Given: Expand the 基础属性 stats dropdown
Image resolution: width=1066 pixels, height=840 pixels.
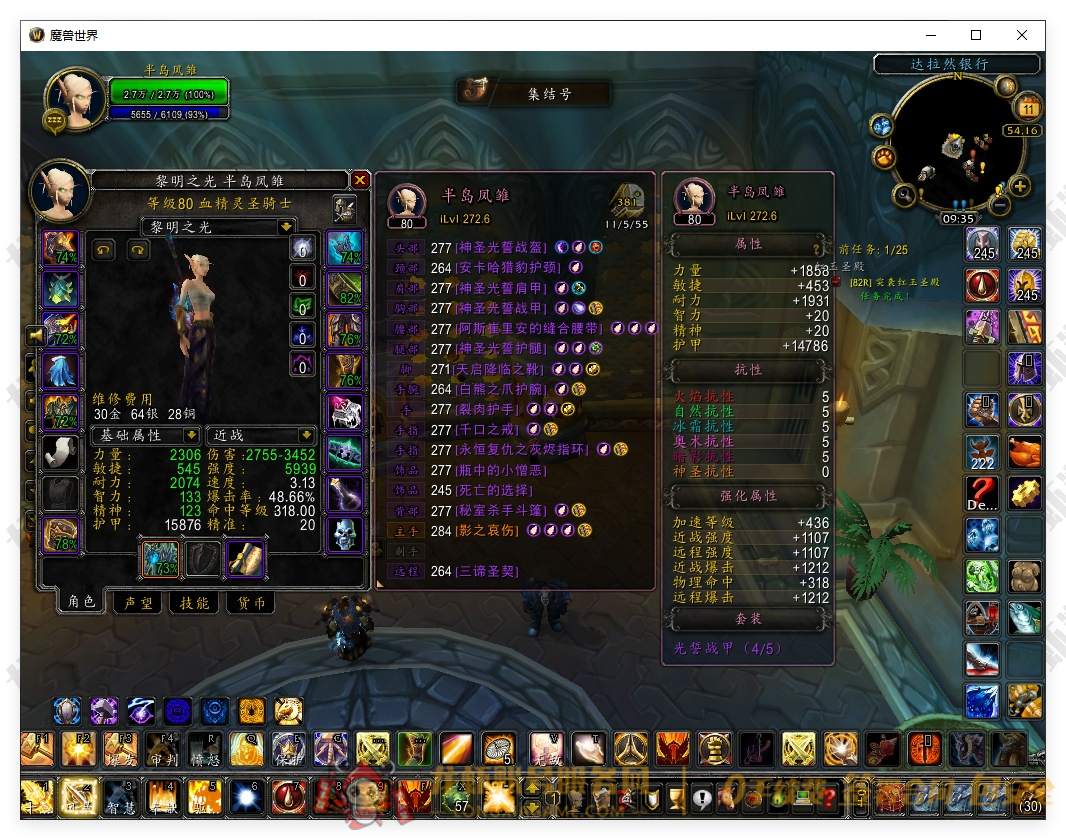Looking at the screenshot, I should click(190, 436).
